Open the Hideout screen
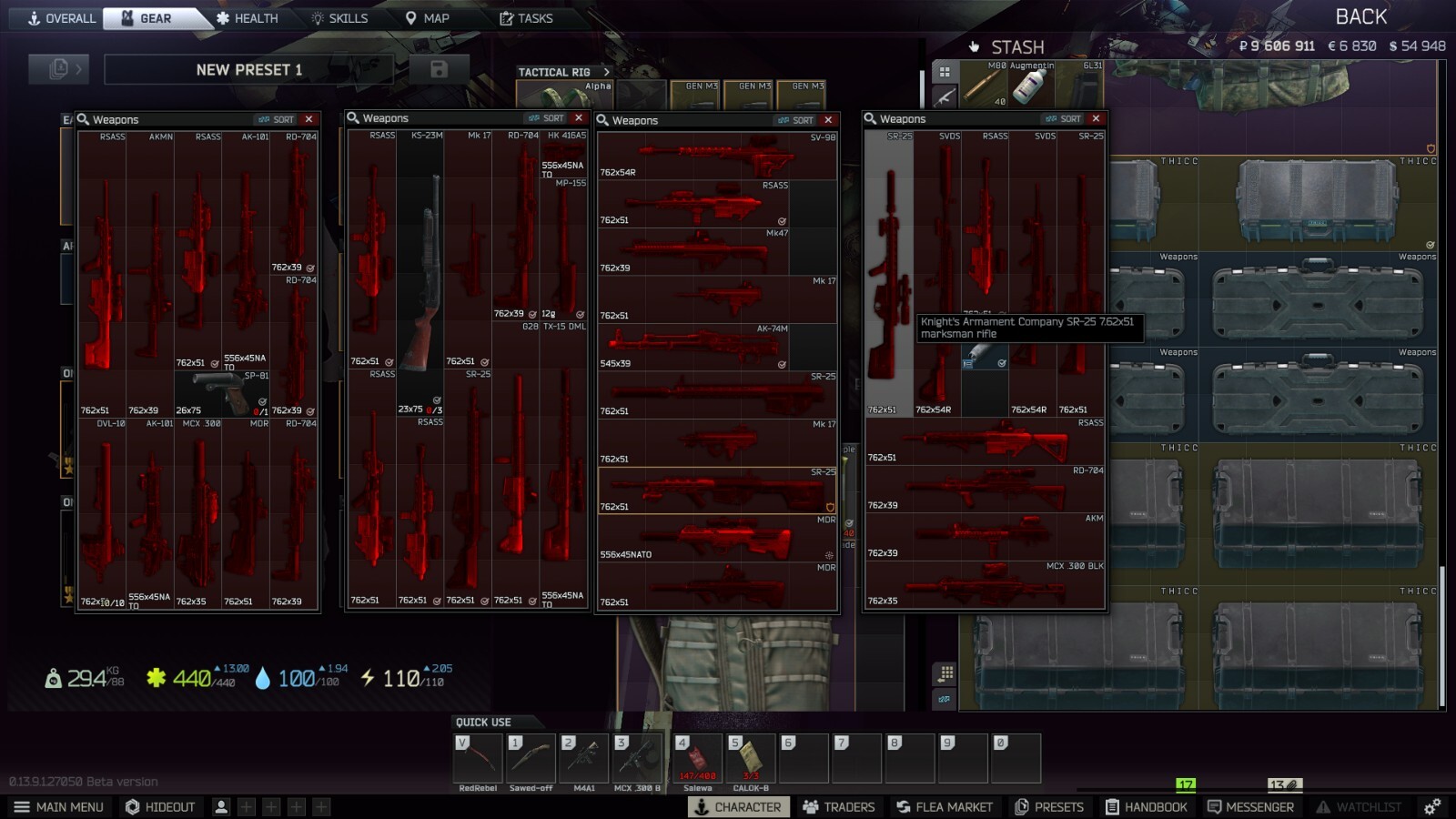This screenshot has width=1456, height=819. [160, 806]
